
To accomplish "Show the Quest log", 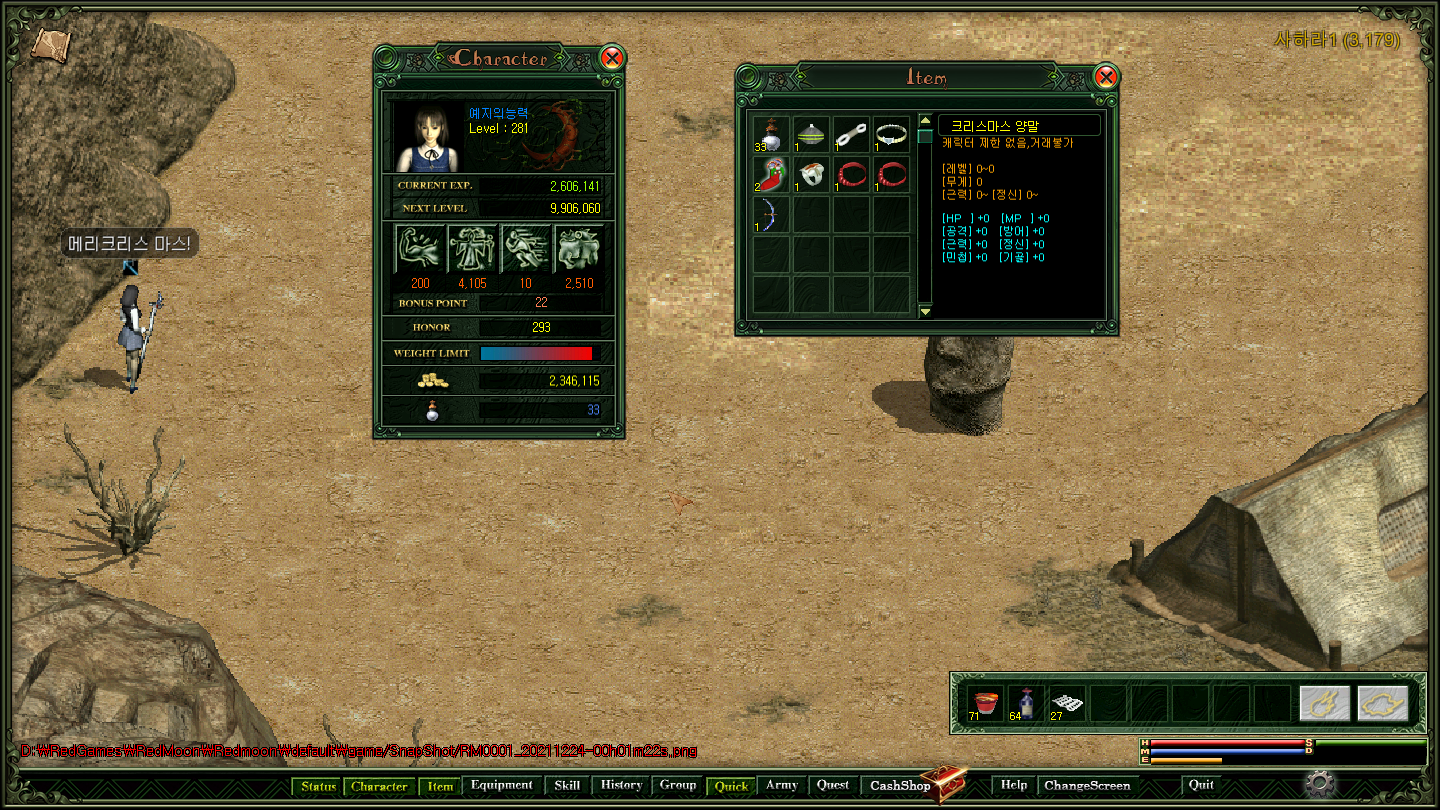I will coord(833,786).
